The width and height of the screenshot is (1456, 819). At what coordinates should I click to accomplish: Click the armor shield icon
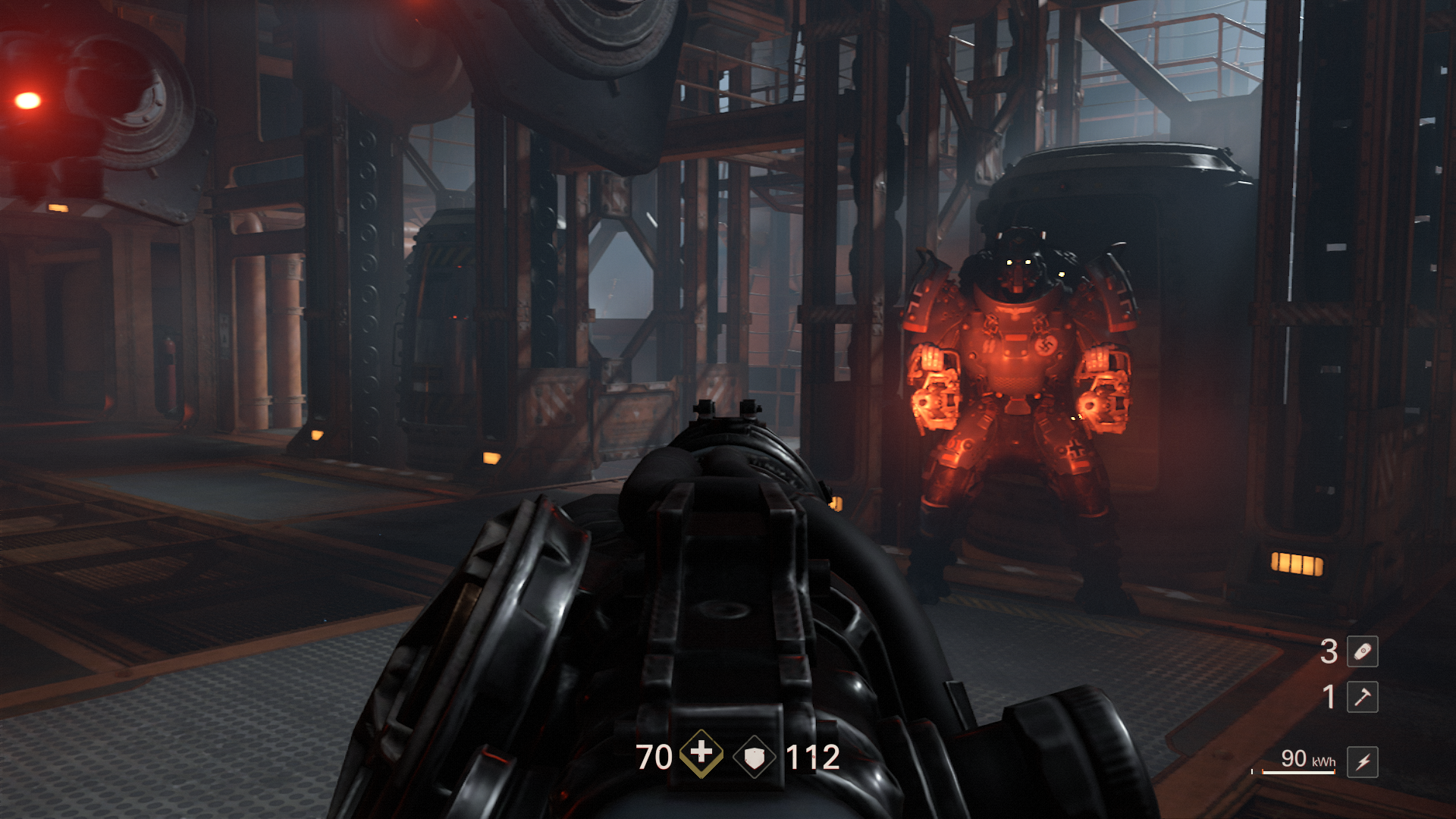pos(755,757)
